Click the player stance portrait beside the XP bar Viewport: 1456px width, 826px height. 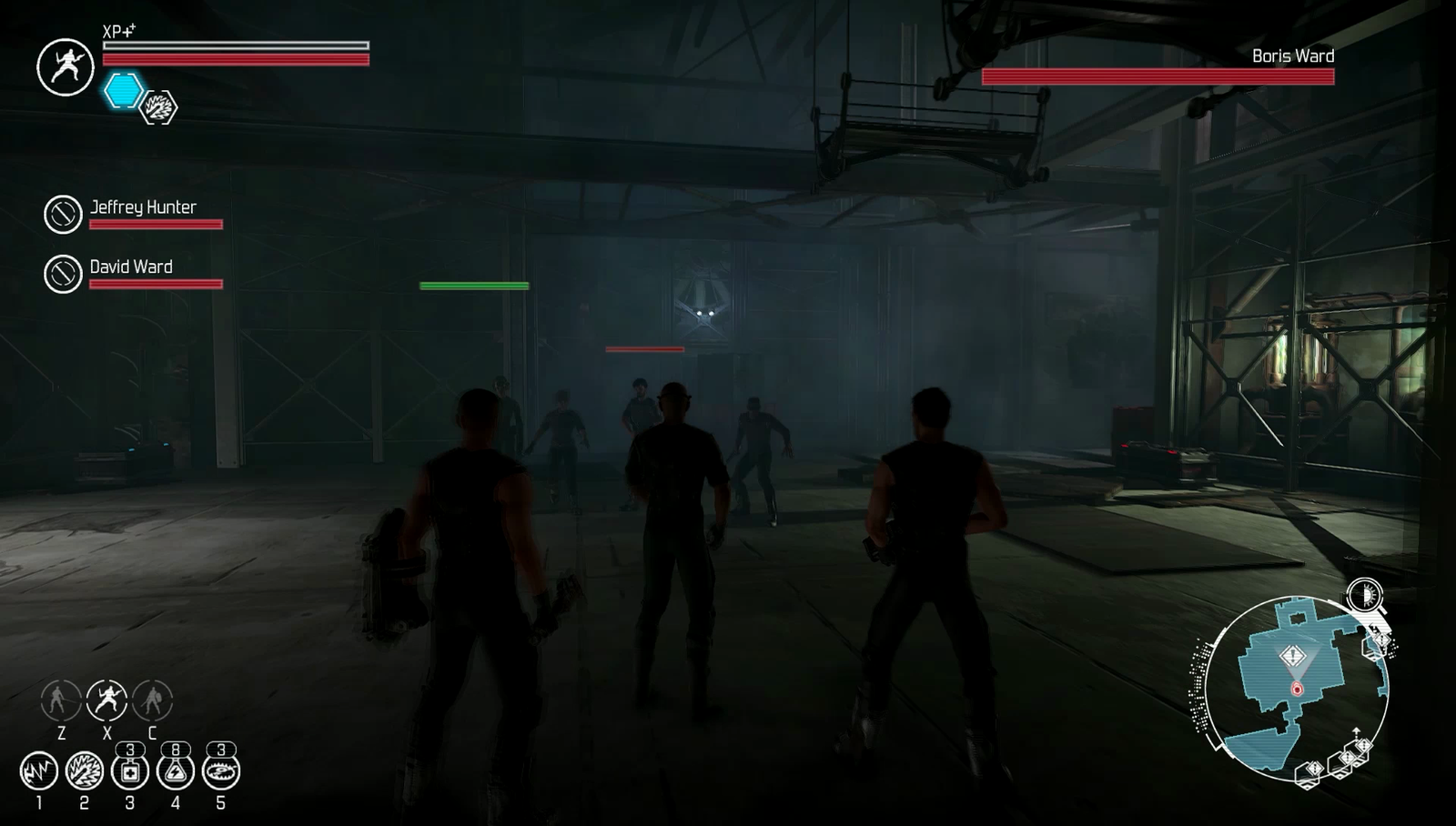pos(66,66)
